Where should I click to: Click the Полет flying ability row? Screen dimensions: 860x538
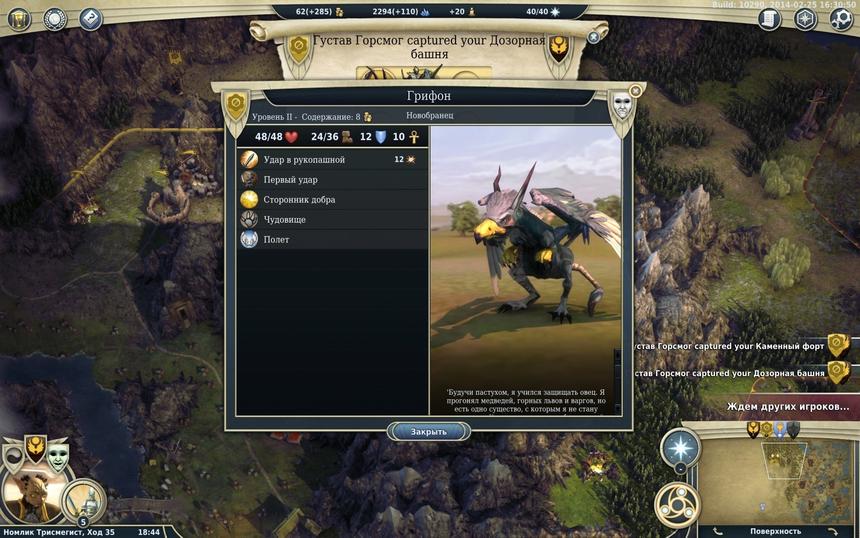pos(332,239)
